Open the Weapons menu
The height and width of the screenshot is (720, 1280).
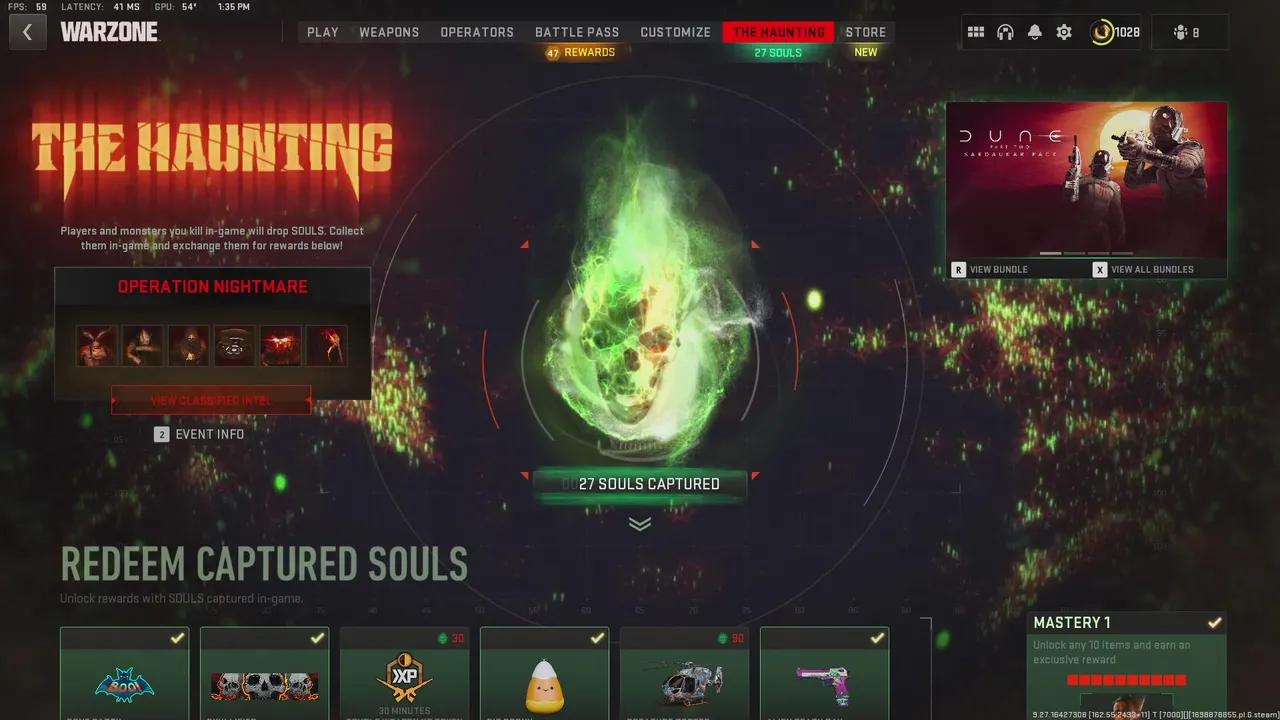(389, 31)
